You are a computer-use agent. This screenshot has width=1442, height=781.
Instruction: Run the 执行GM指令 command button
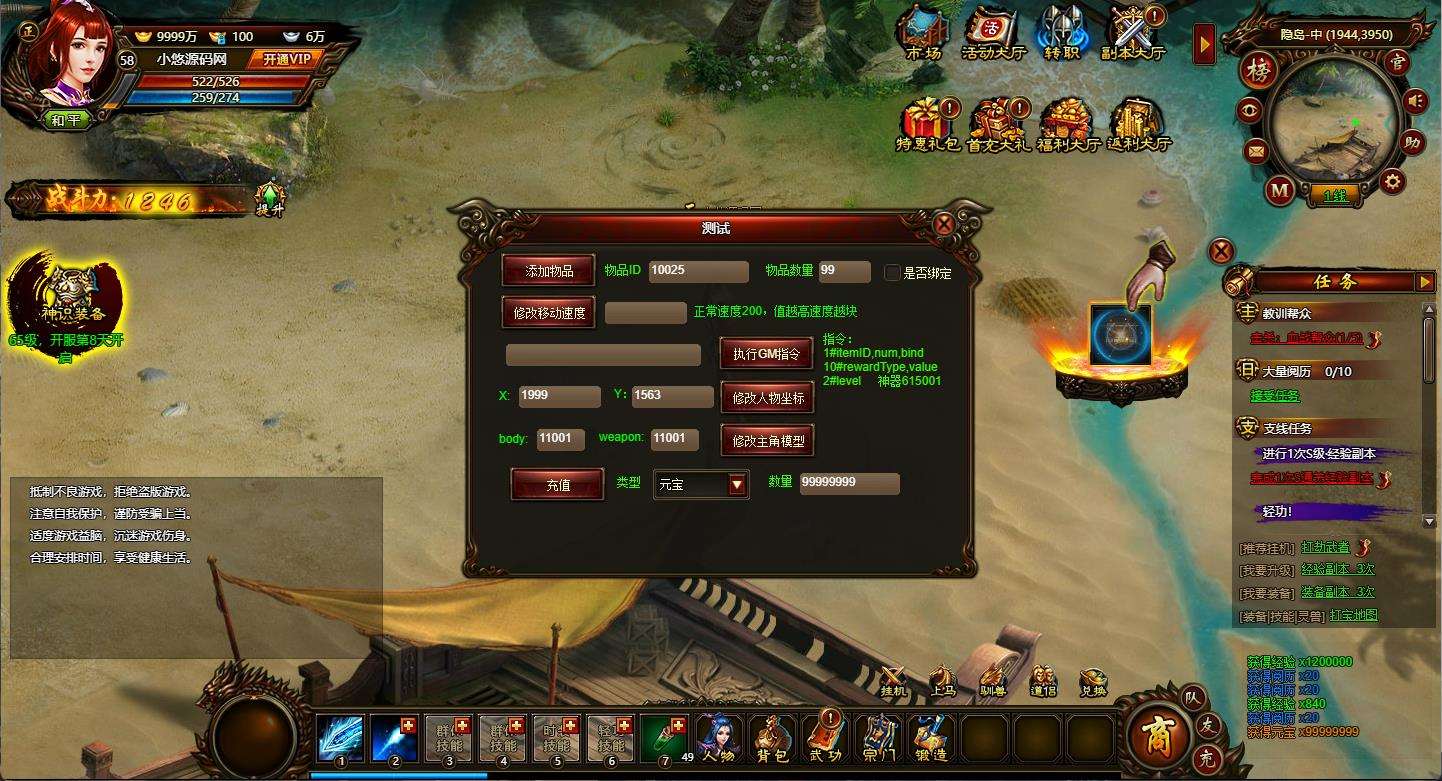[x=766, y=354]
